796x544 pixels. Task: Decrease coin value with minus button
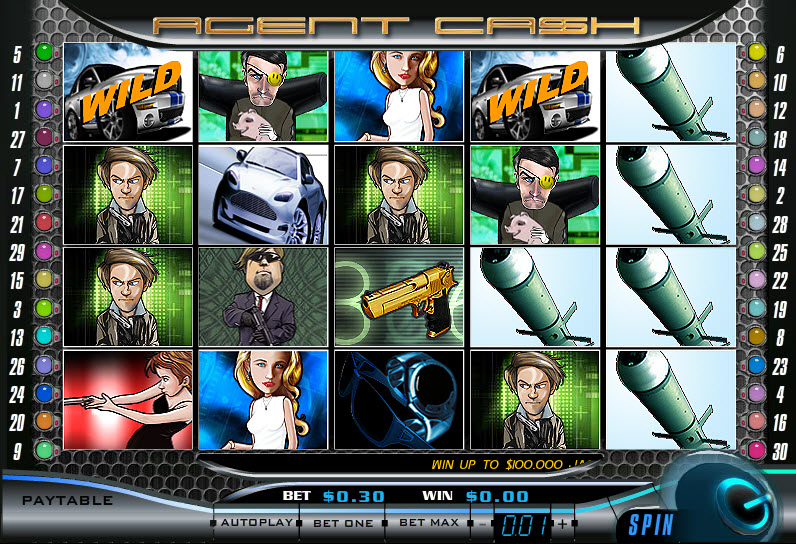coord(484,524)
